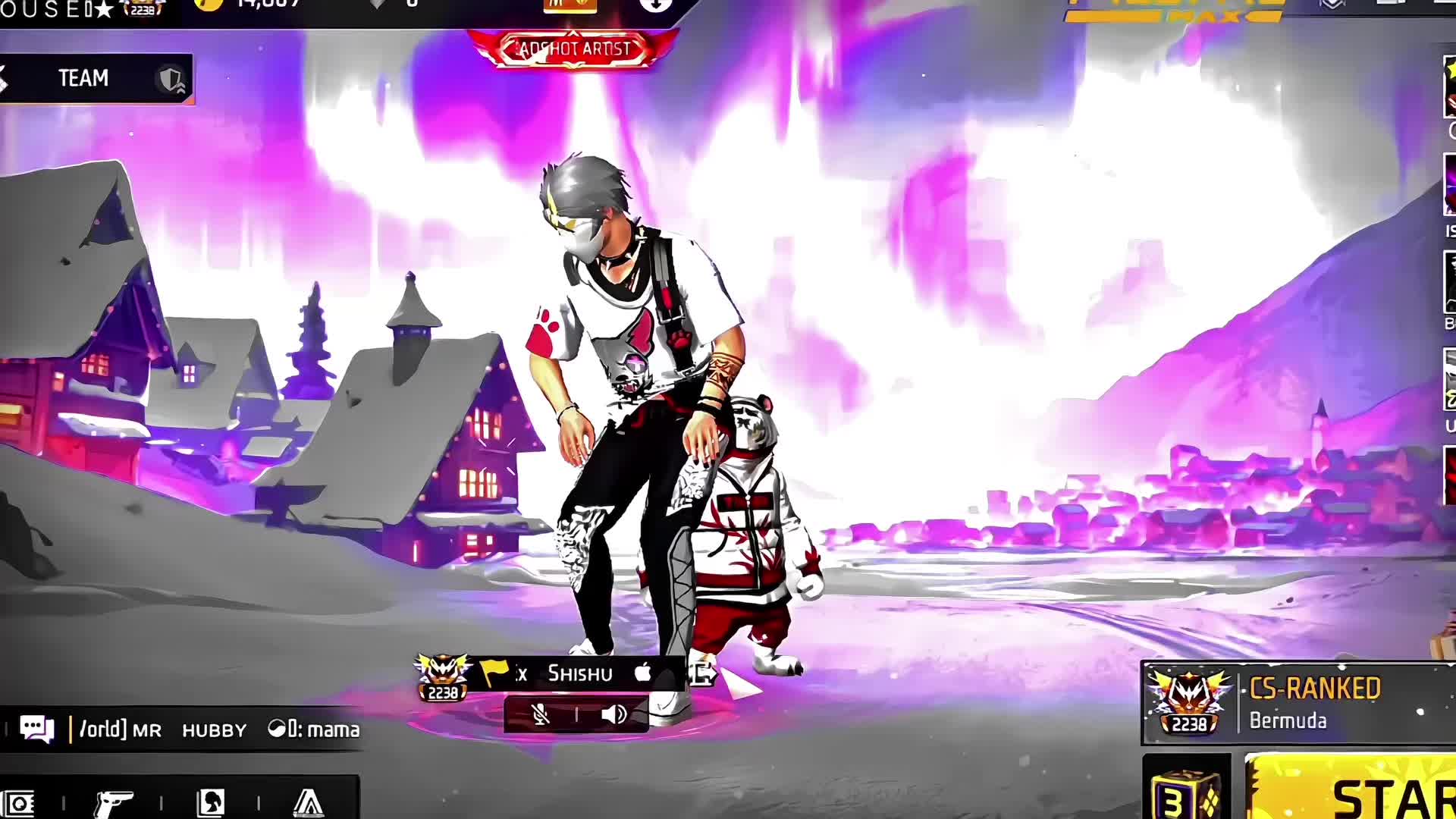Open the chat speech-bubble icon
The image size is (1456, 819).
coord(36,729)
